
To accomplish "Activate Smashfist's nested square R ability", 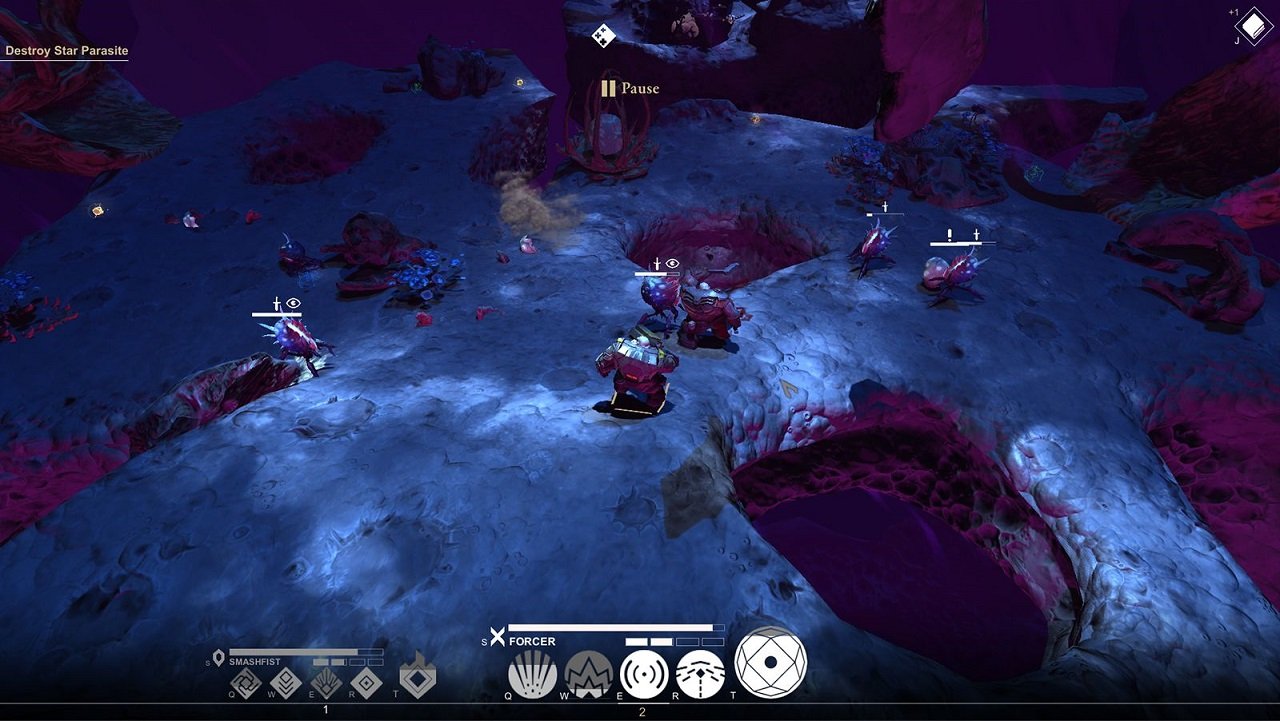I will tap(367, 684).
